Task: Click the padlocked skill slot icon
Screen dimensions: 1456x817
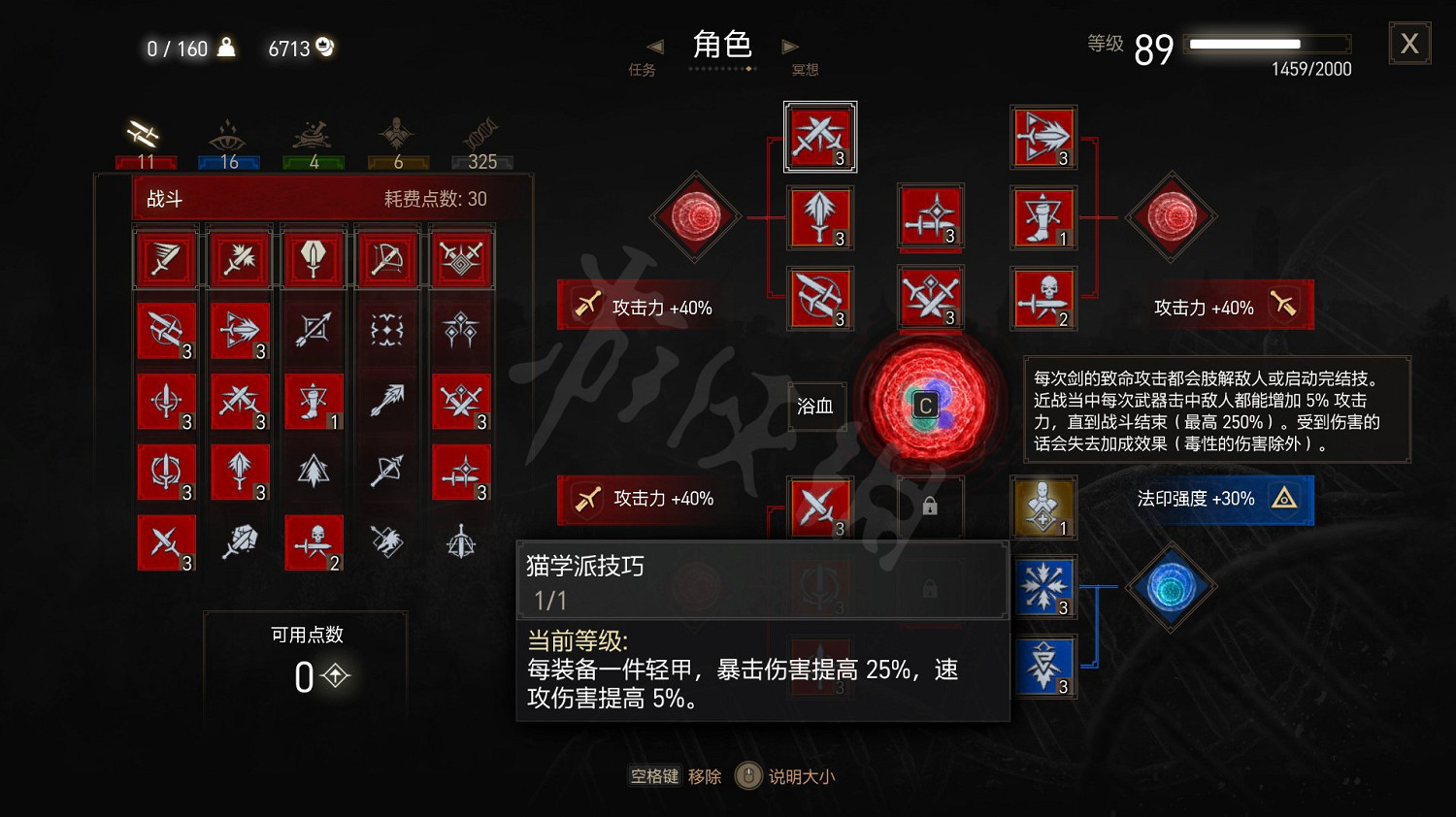Action: click(930, 507)
